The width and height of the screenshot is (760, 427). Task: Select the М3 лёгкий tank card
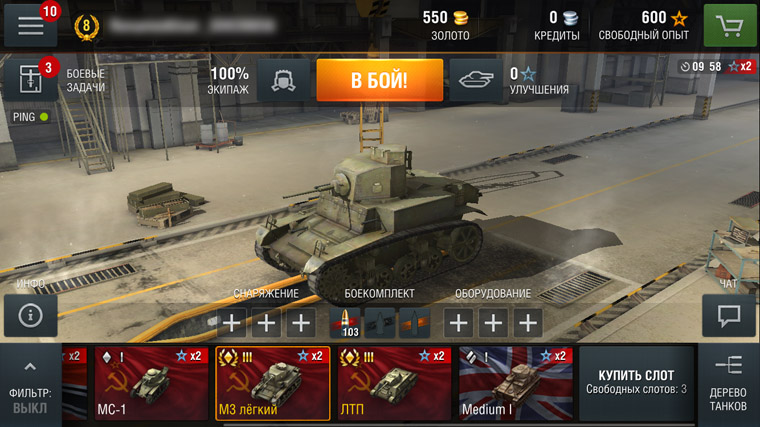click(x=271, y=384)
